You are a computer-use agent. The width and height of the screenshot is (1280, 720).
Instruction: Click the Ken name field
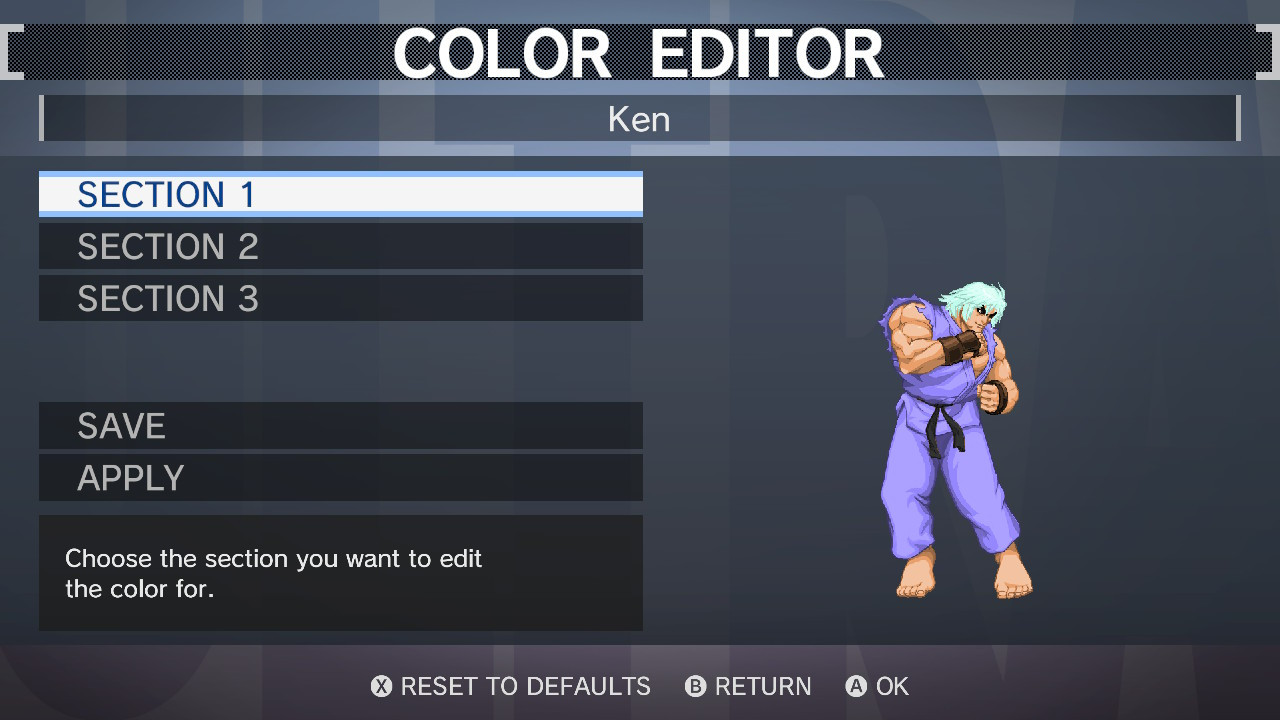639,119
